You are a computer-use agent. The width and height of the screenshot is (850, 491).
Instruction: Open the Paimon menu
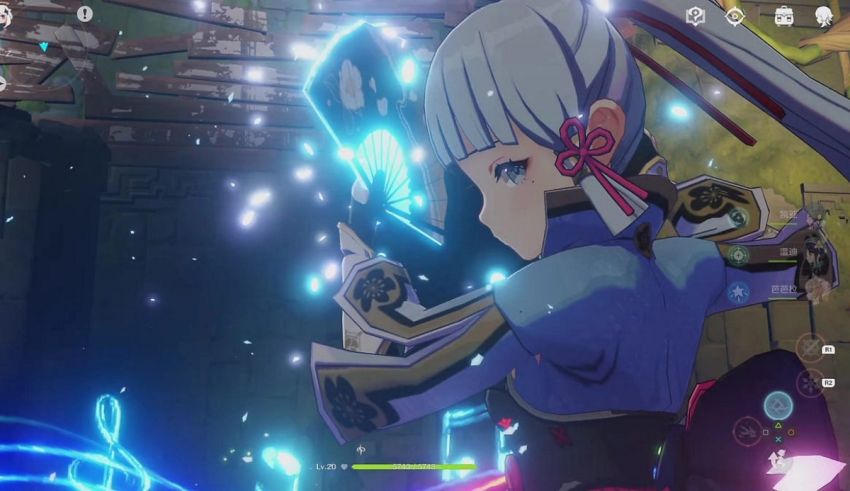click(3, 14)
